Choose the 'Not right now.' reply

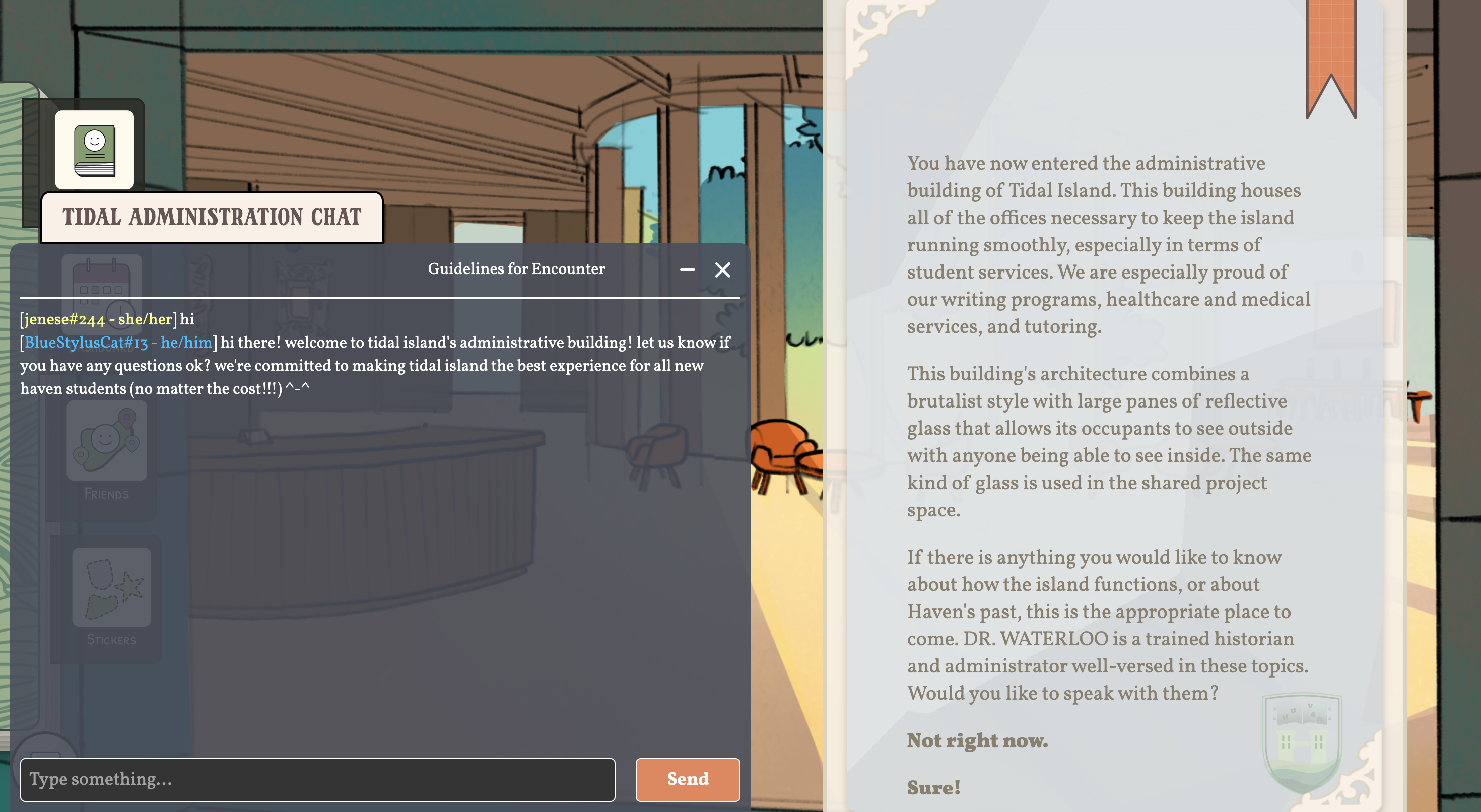(977, 740)
